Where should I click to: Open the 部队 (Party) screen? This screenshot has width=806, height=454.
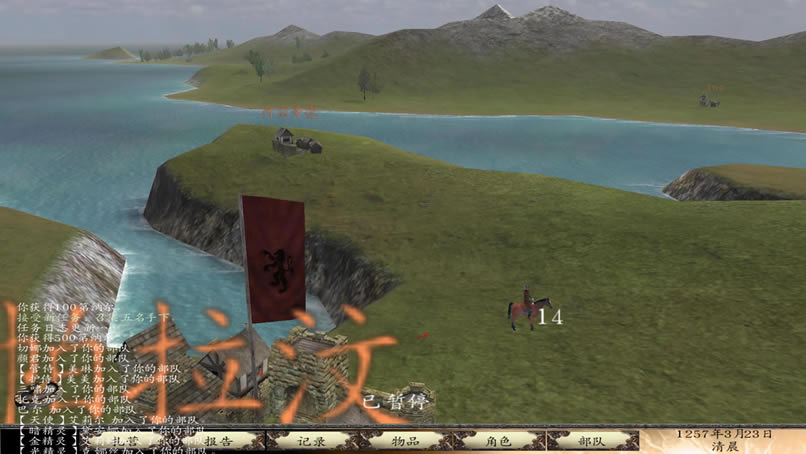(x=591, y=440)
